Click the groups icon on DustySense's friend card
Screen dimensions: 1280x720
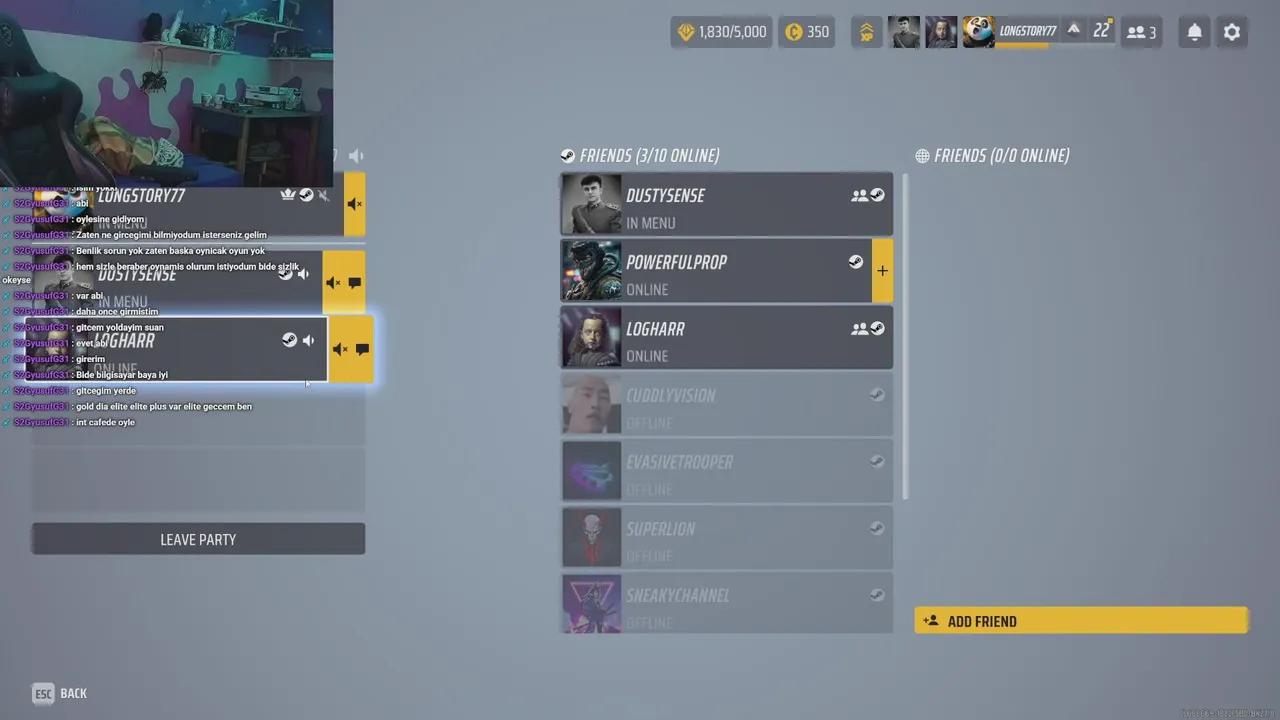[x=860, y=194]
